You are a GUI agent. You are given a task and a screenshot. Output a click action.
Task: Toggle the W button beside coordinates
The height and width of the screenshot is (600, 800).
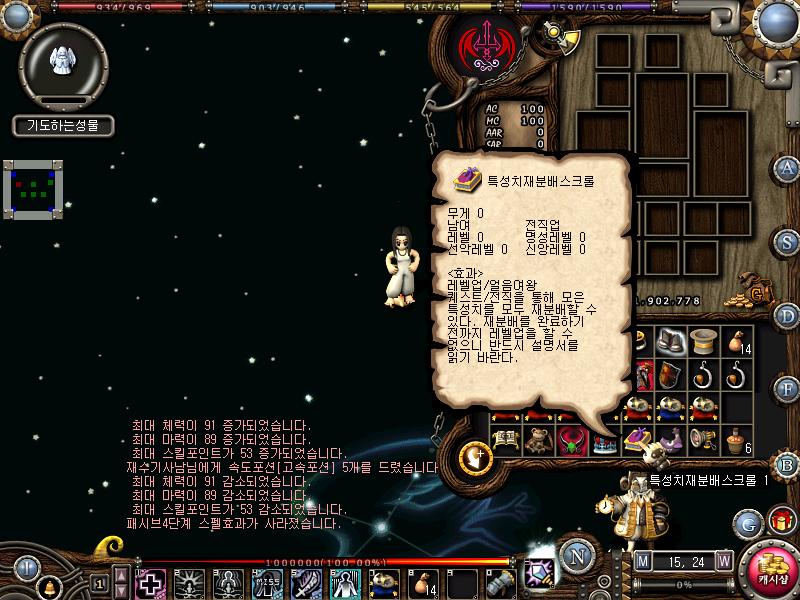723,560
